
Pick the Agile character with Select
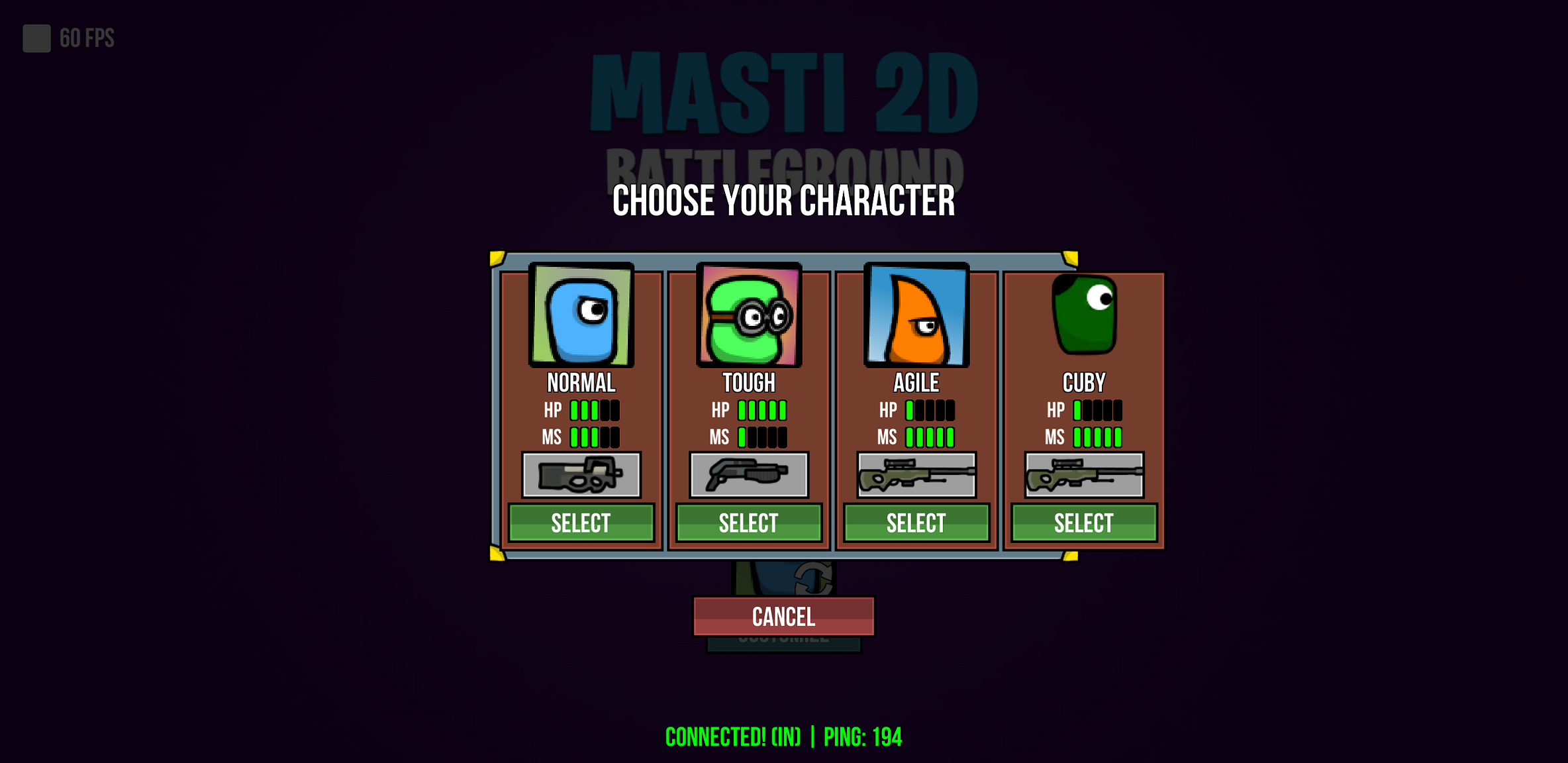(x=916, y=523)
